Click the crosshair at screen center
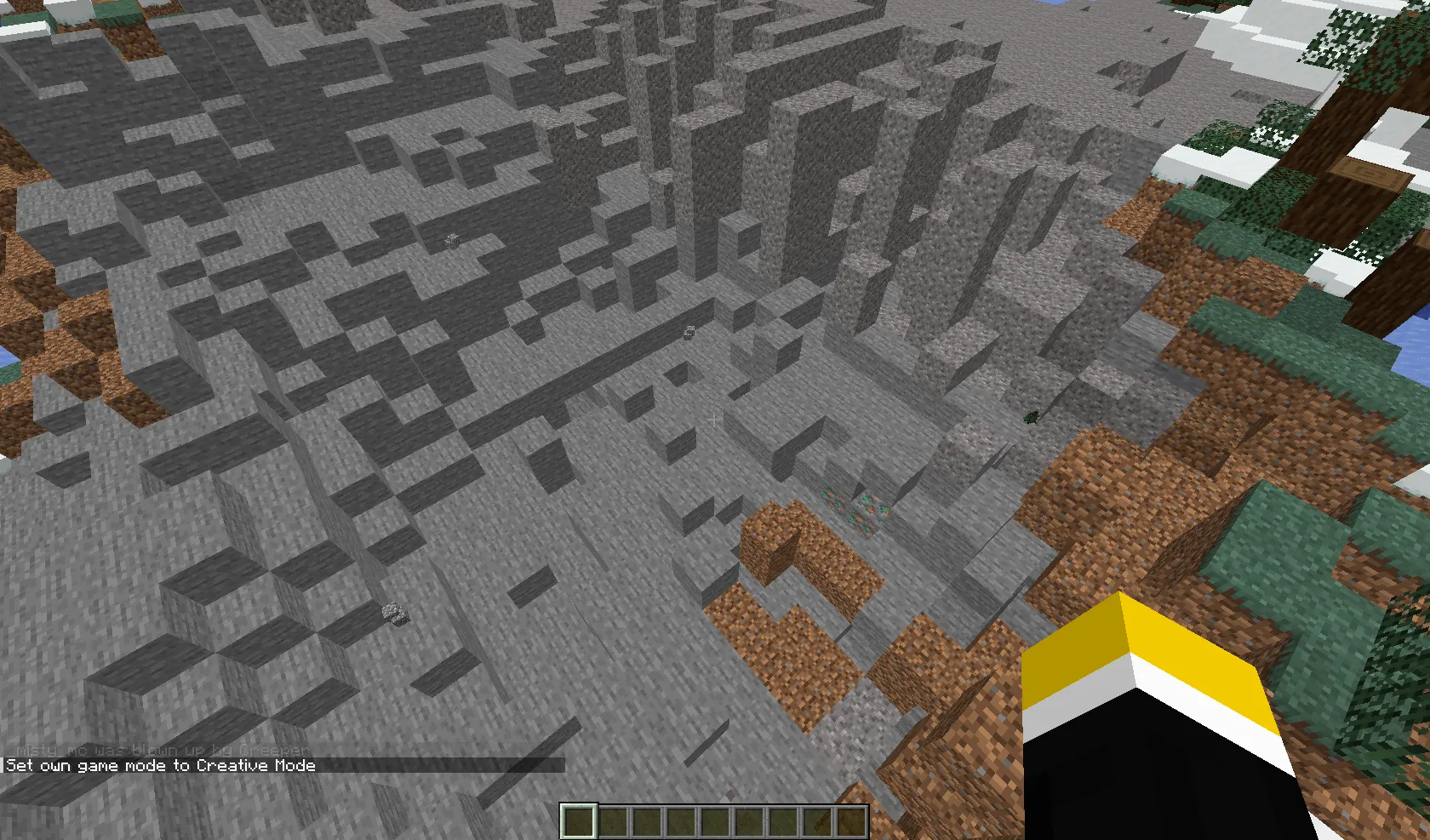The image size is (1430, 840). coord(715,420)
